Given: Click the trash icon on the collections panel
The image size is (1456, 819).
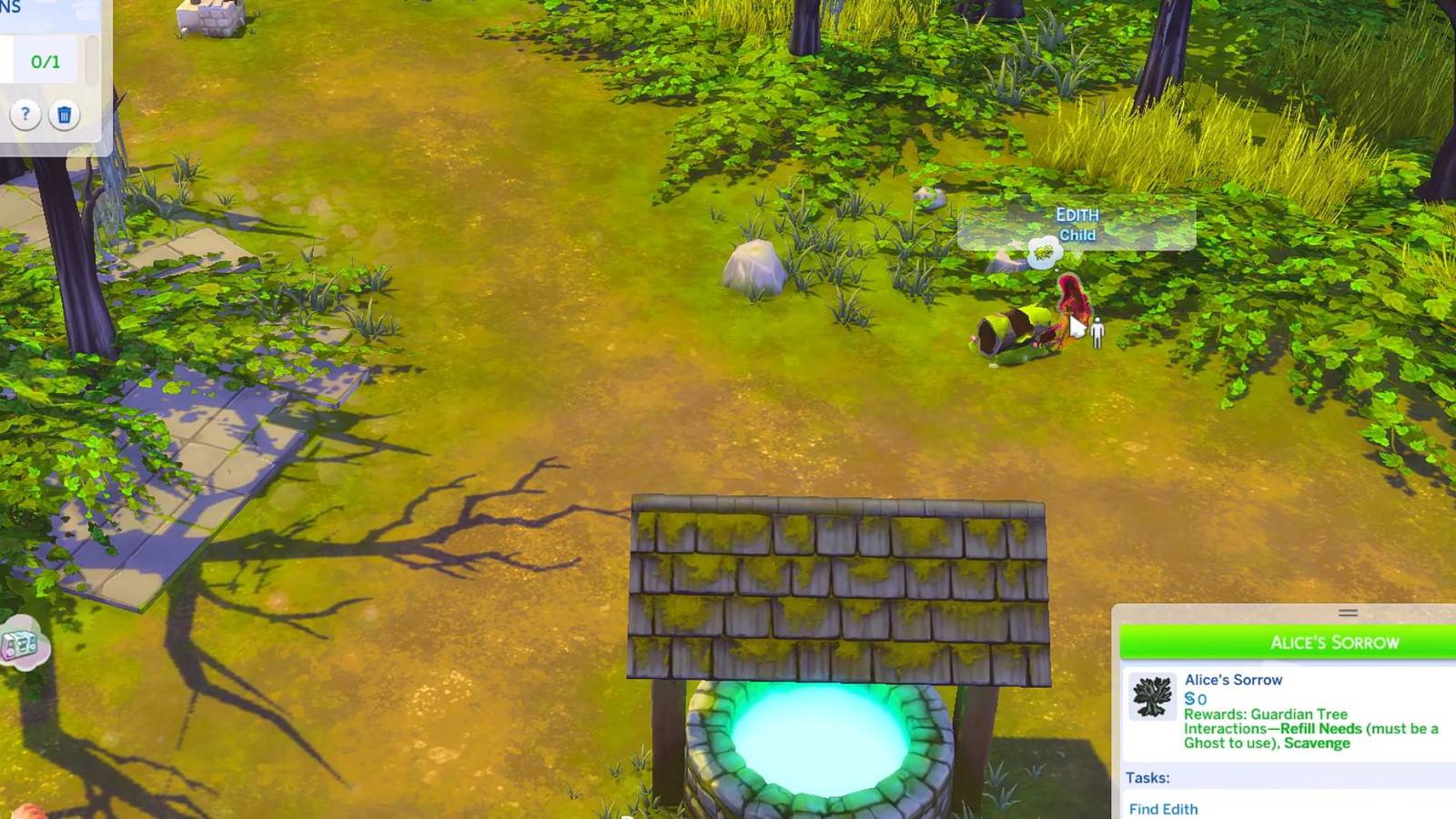Looking at the screenshot, I should point(65,115).
